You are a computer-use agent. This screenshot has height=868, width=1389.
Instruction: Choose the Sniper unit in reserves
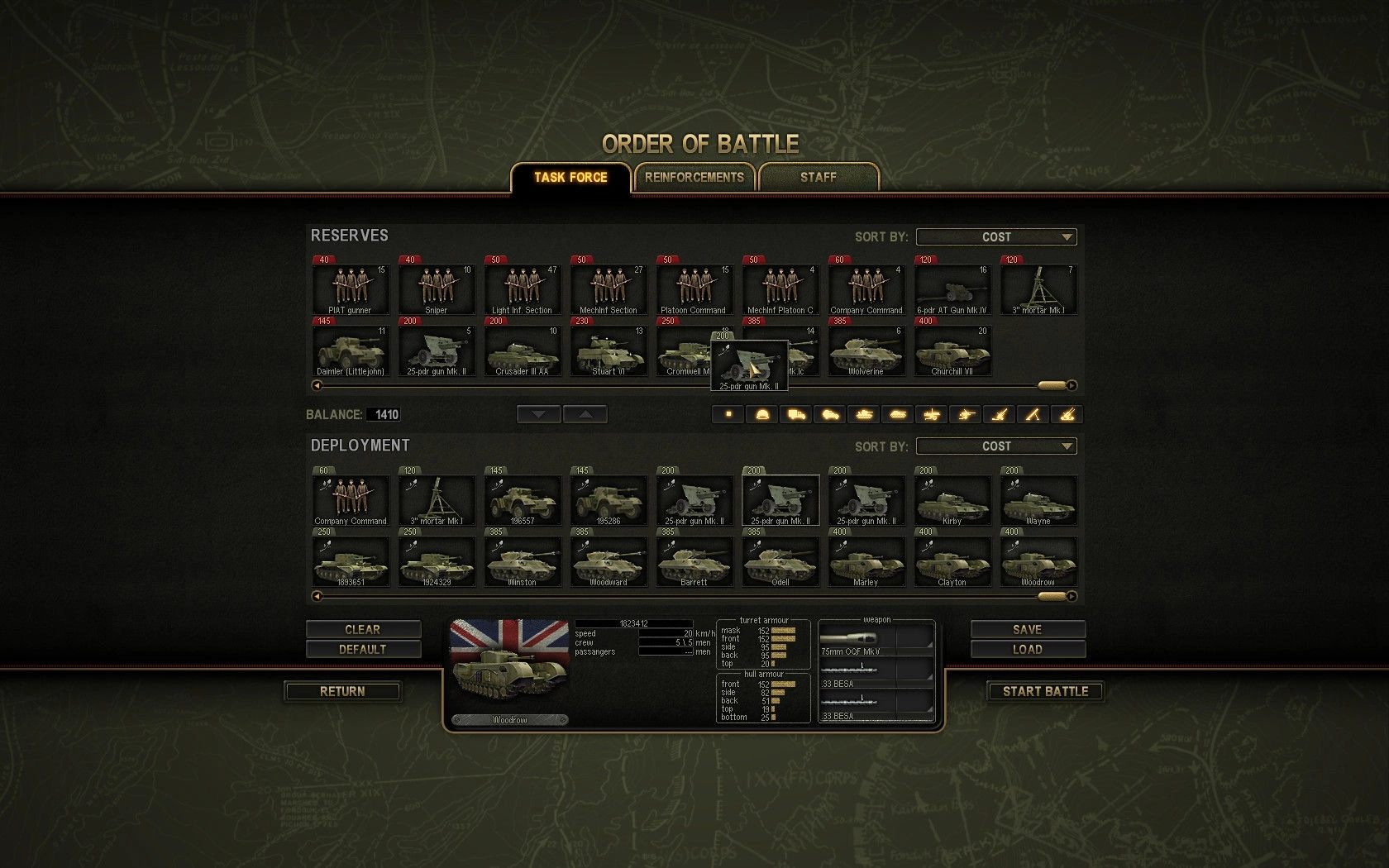click(437, 288)
